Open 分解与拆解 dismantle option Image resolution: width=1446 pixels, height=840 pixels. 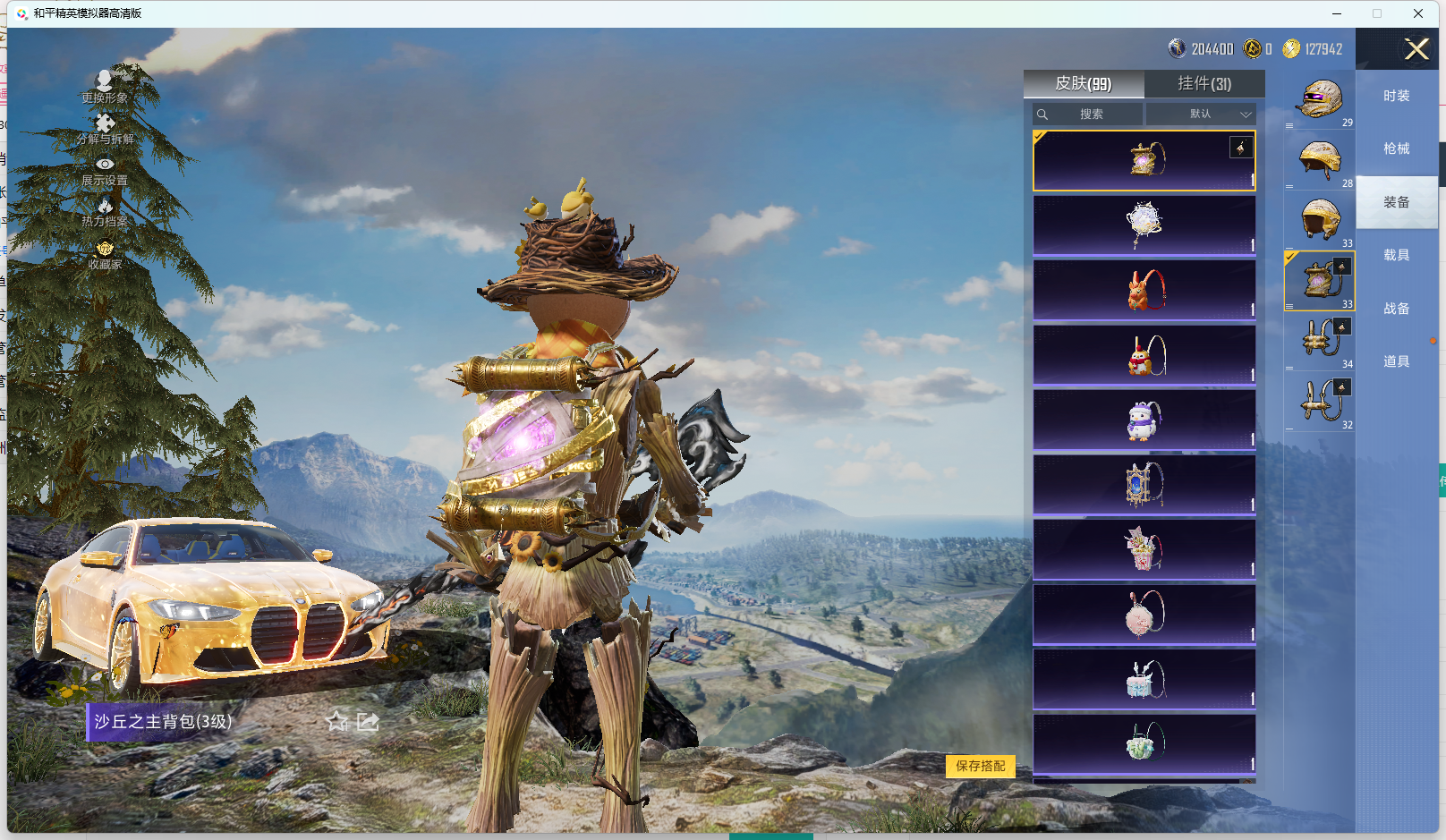[x=105, y=130]
